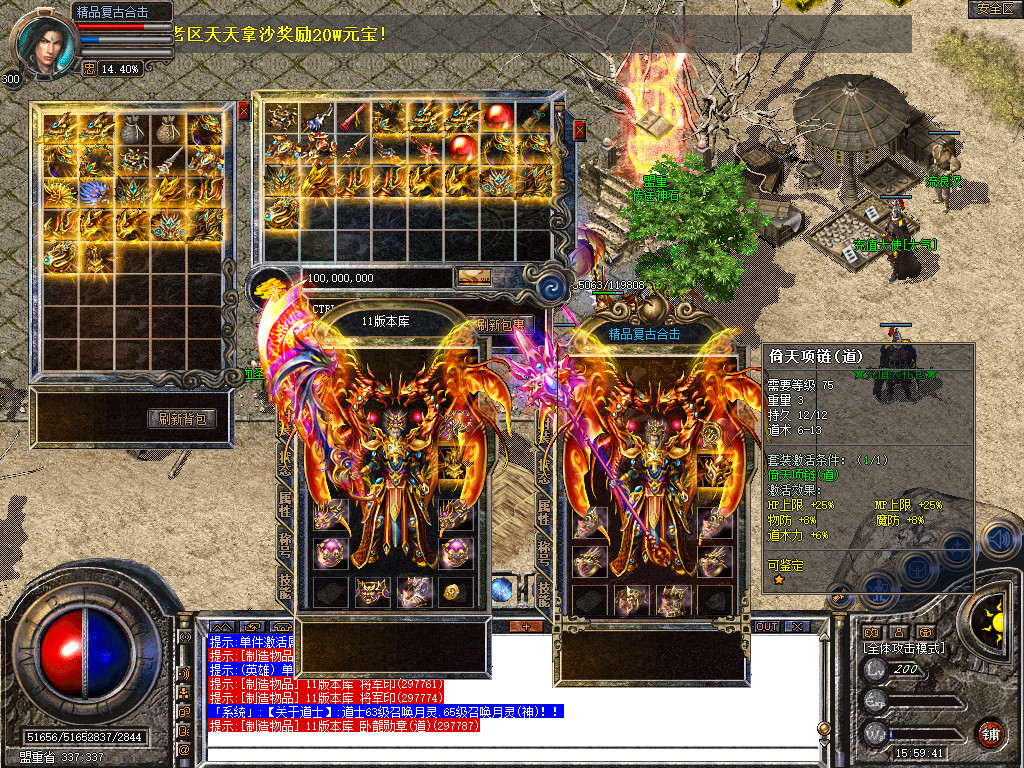Screen dimensions: 1024x768
Task: Open the 状态 status tab on left panel
Action: pos(285,468)
